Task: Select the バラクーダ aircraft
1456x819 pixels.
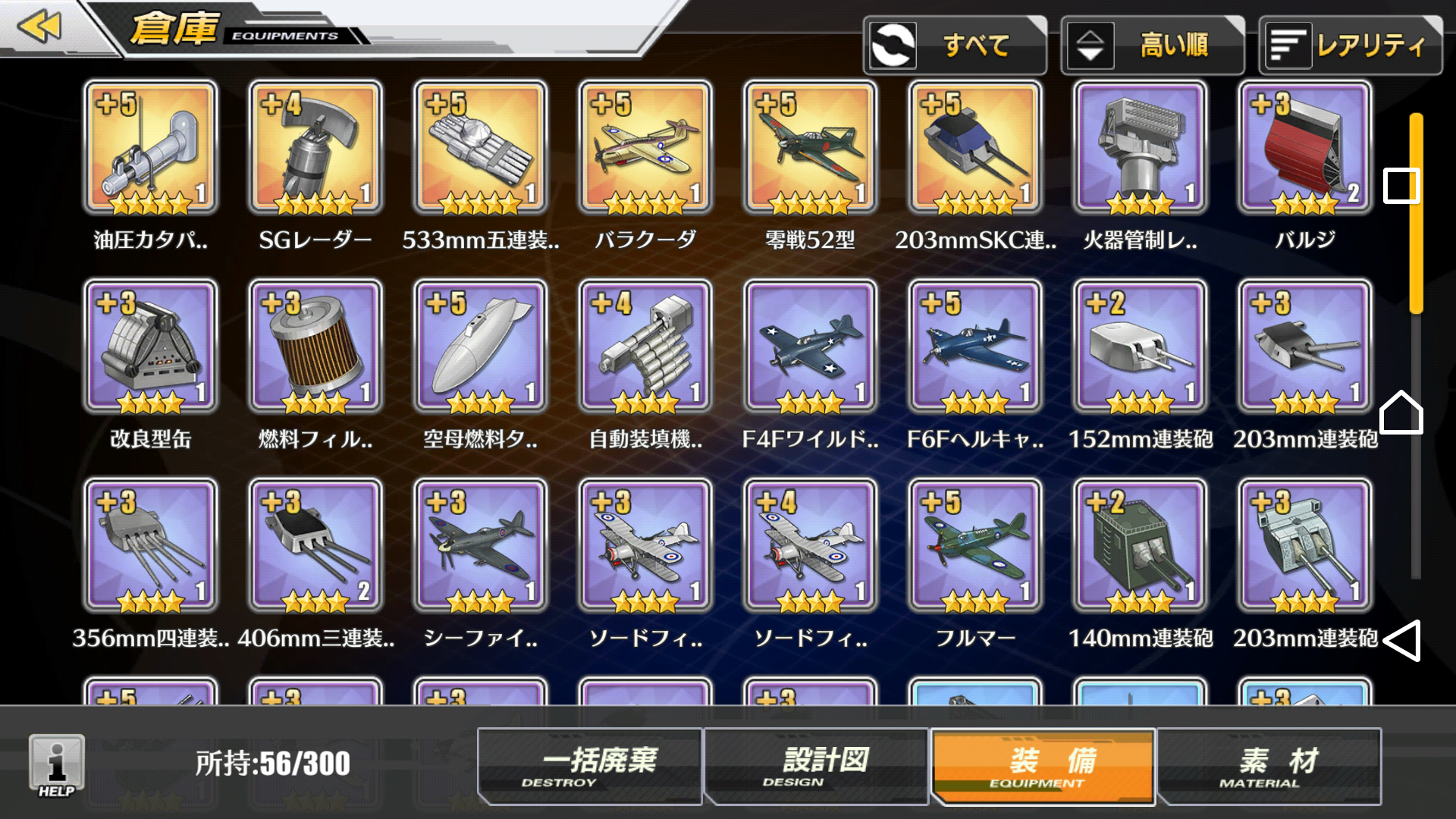Action: point(645,148)
